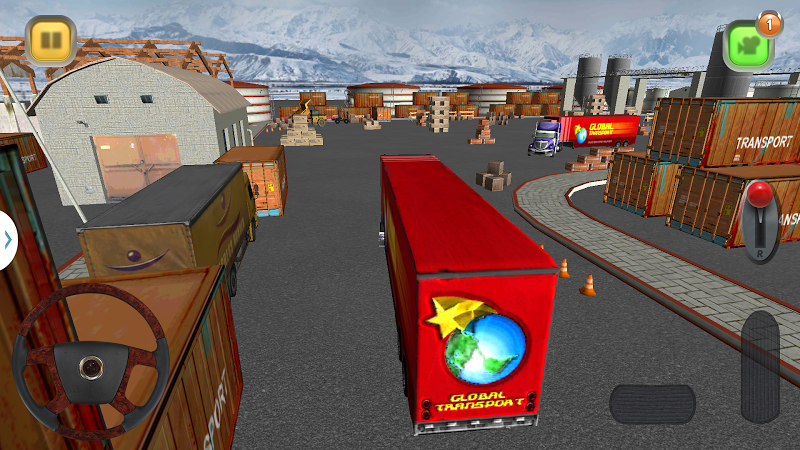Pause the game with the yellow button
Image resolution: width=800 pixels, height=450 pixels.
46,41
